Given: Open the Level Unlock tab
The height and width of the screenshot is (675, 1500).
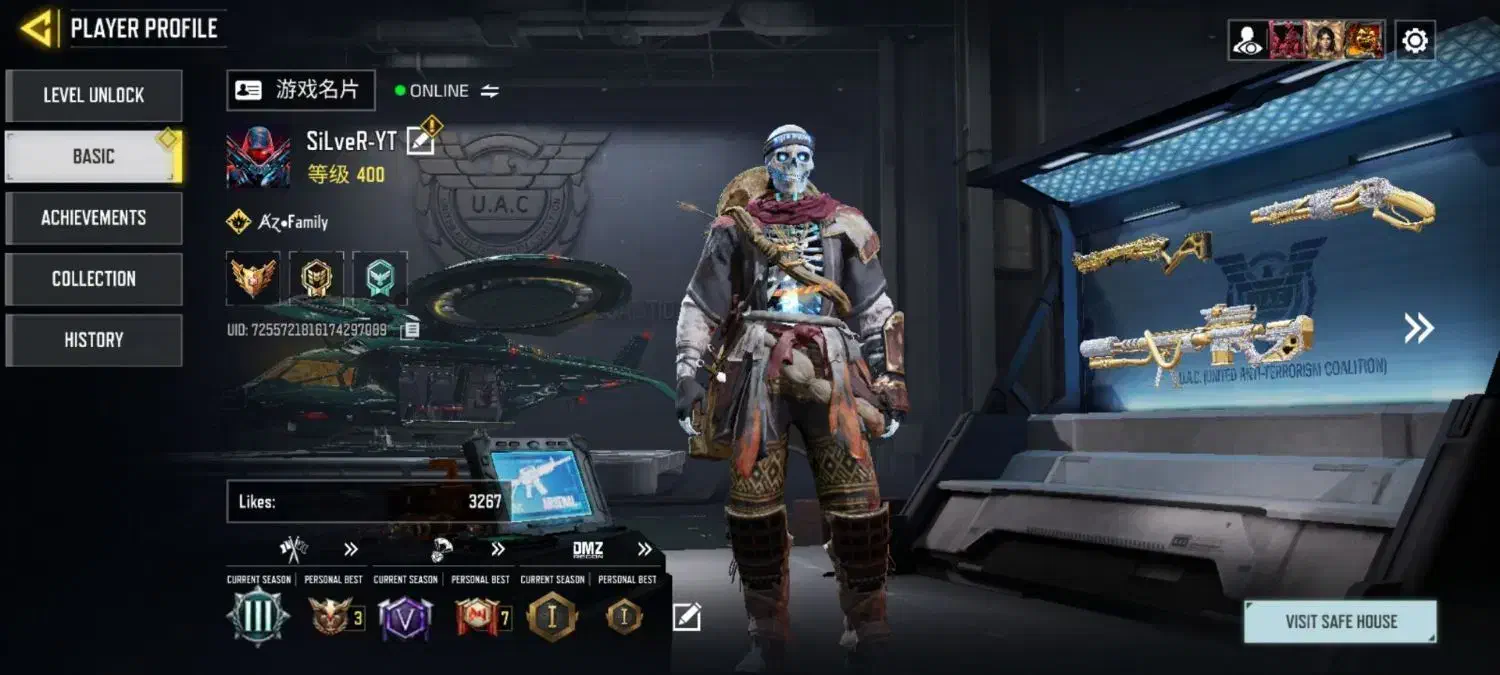Looking at the screenshot, I should click(x=93, y=95).
